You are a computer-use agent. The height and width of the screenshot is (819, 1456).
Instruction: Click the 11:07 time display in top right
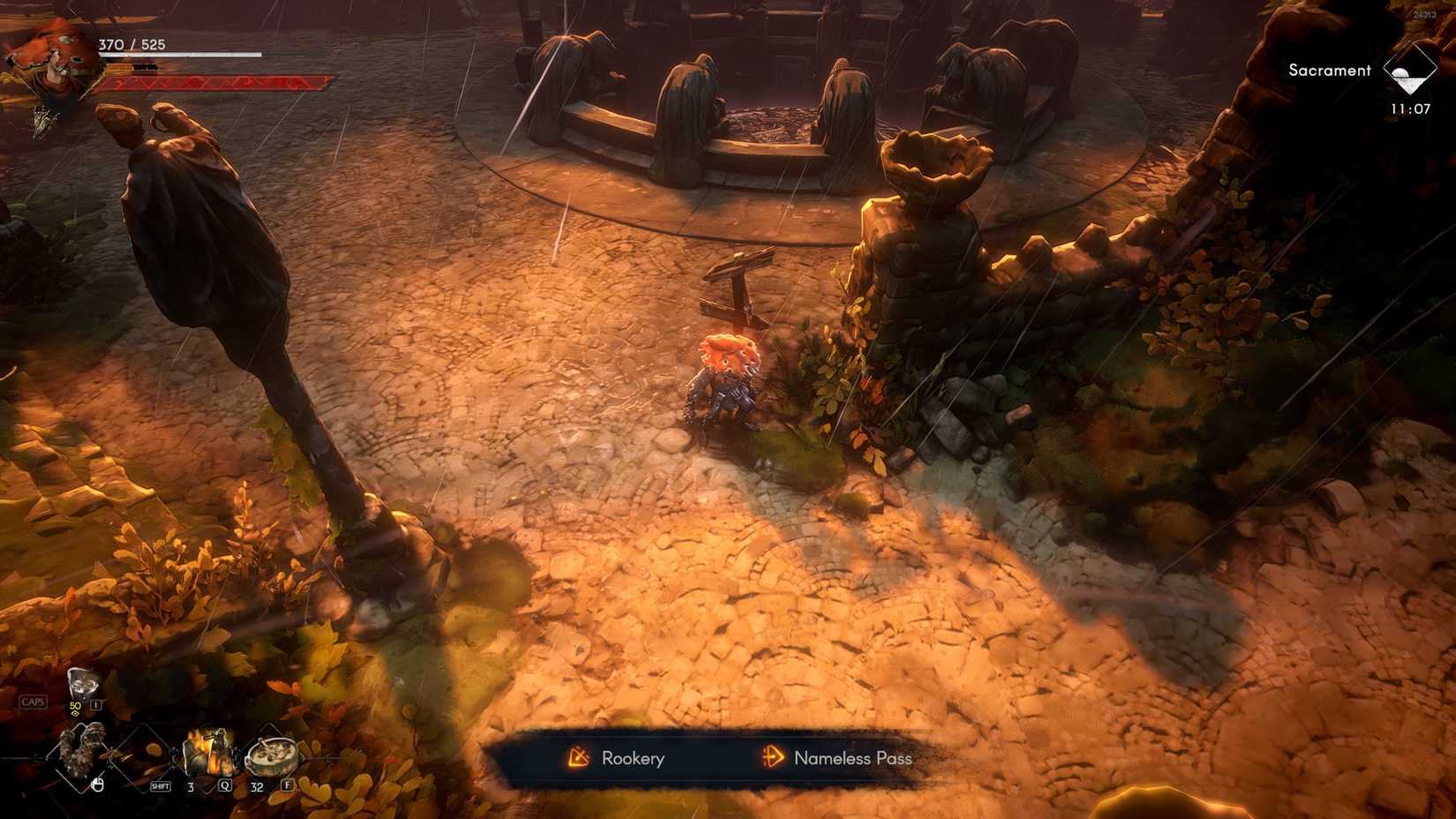[x=1409, y=108]
